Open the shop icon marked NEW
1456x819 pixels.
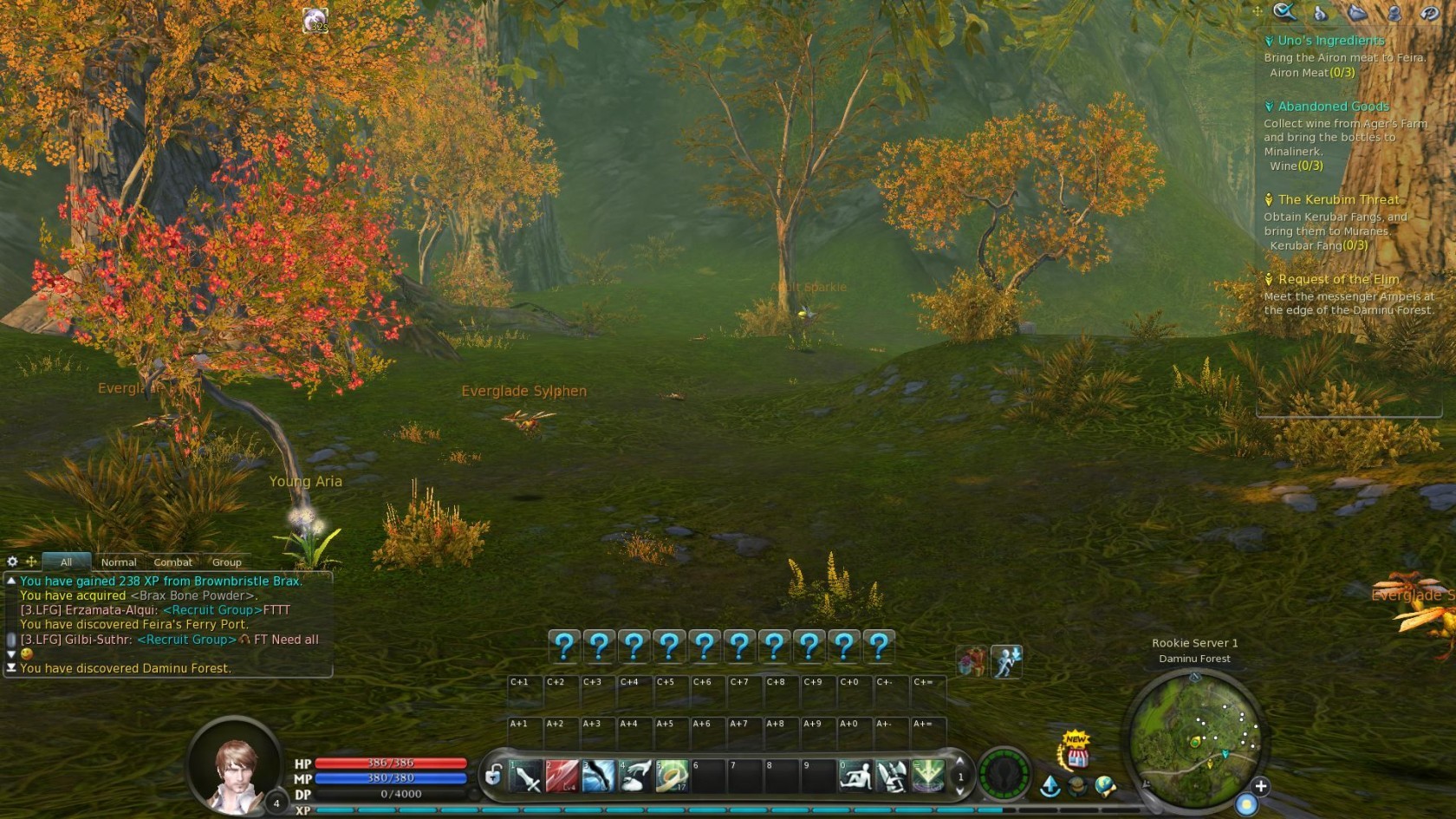[x=1077, y=754]
